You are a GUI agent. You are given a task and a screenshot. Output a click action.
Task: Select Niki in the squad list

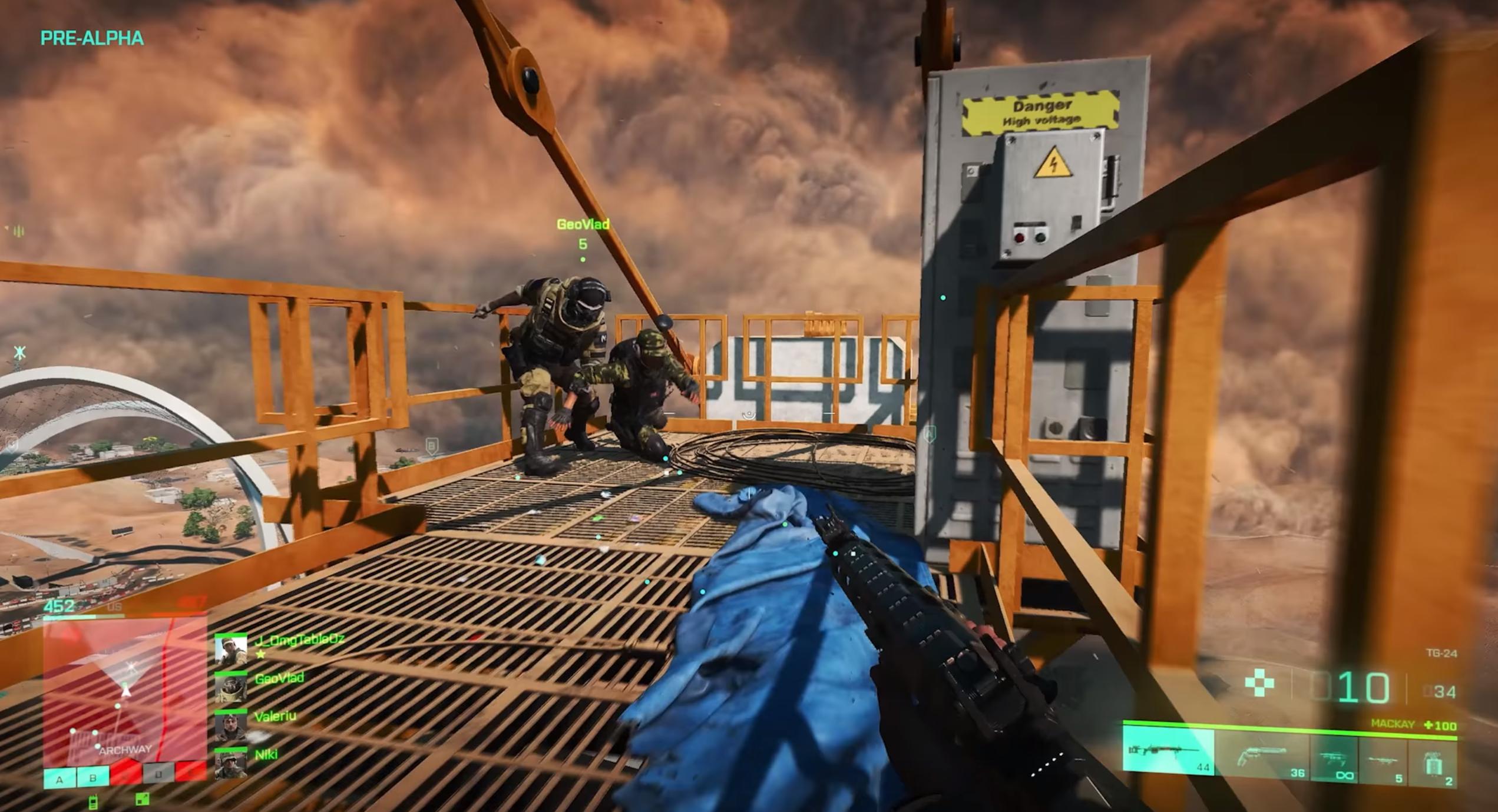[x=266, y=754]
